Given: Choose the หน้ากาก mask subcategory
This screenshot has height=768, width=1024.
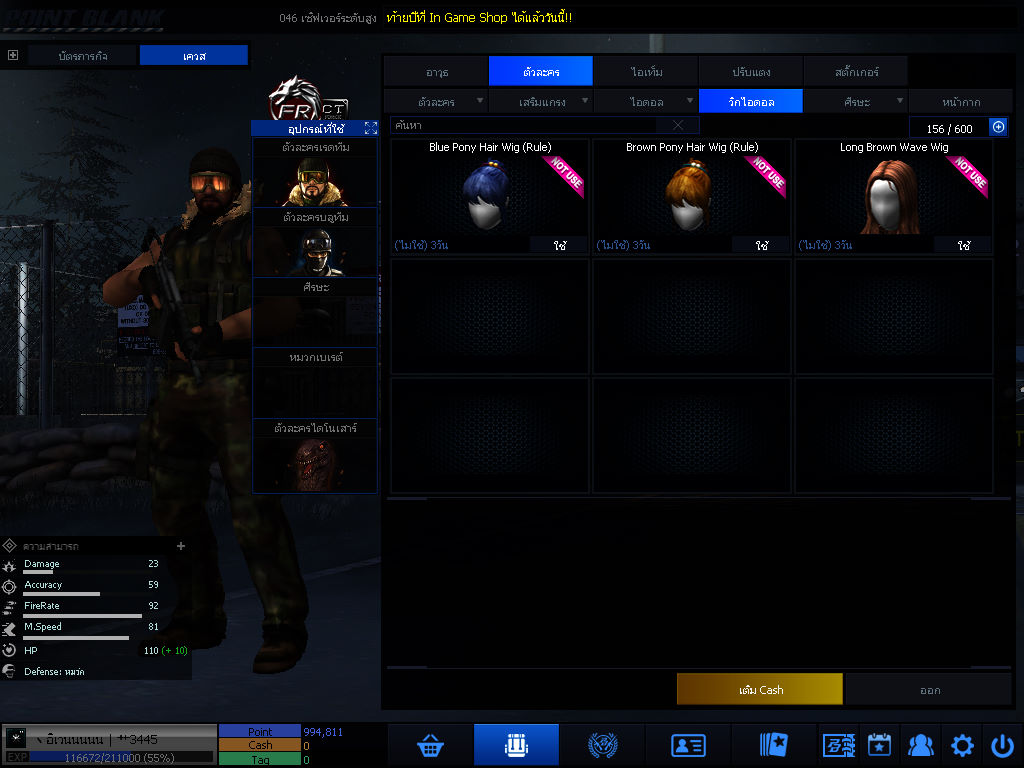Looking at the screenshot, I should click(x=960, y=101).
